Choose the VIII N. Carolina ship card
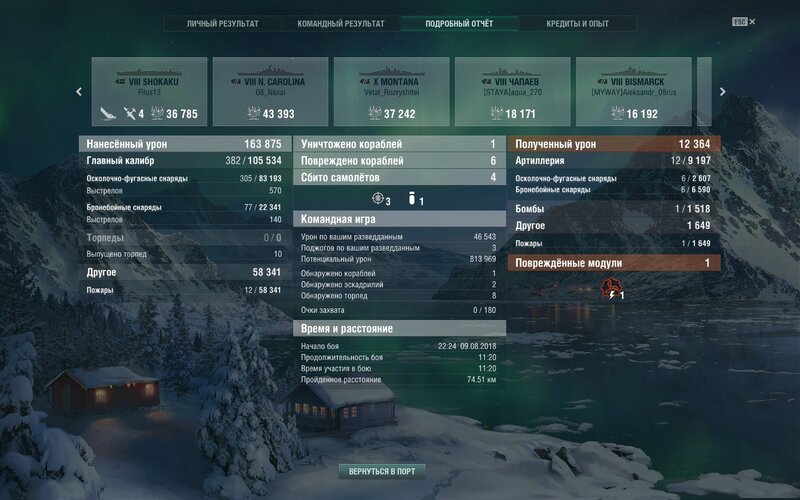 point(271,91)
